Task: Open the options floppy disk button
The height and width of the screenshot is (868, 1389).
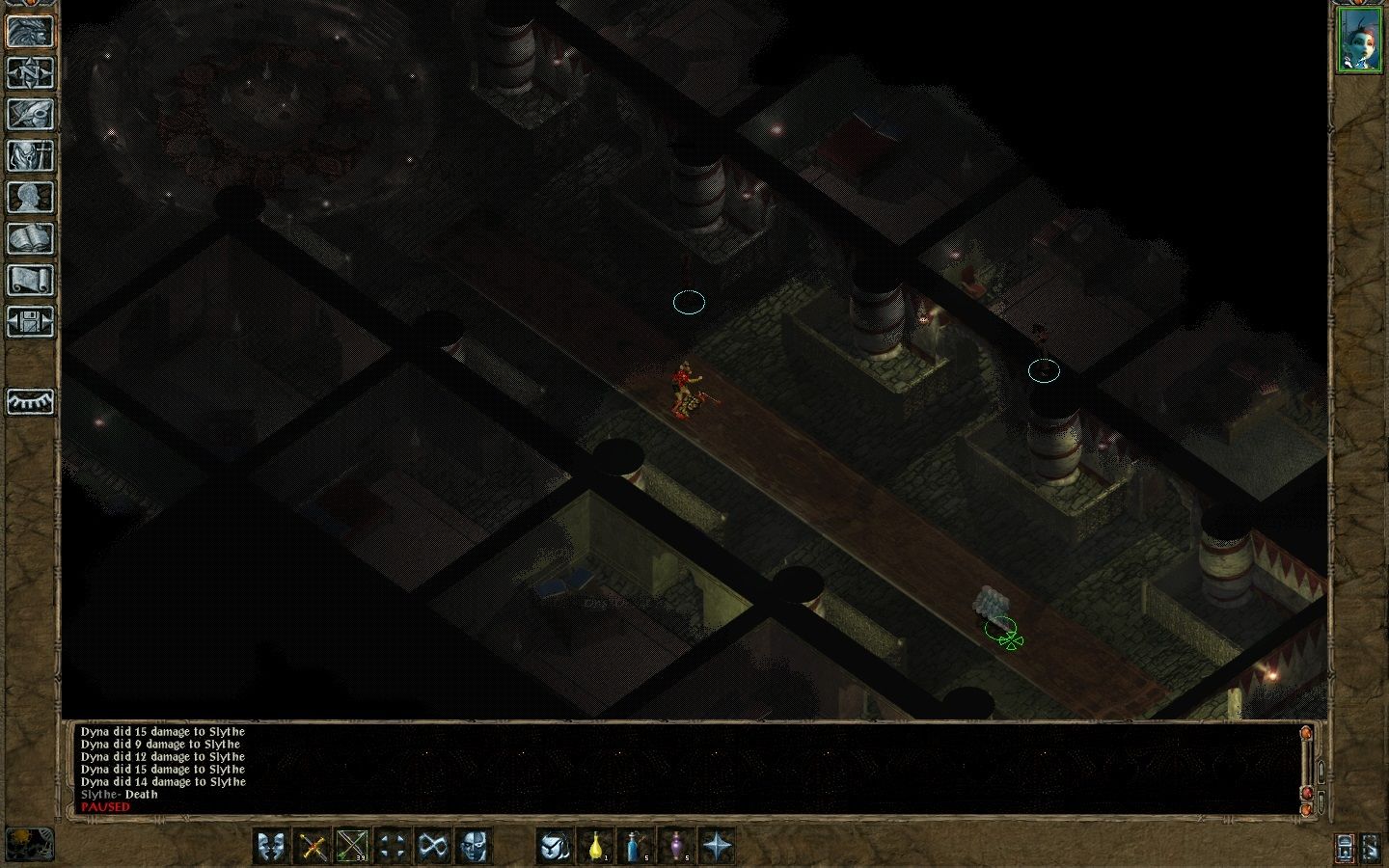Action: 30,321
